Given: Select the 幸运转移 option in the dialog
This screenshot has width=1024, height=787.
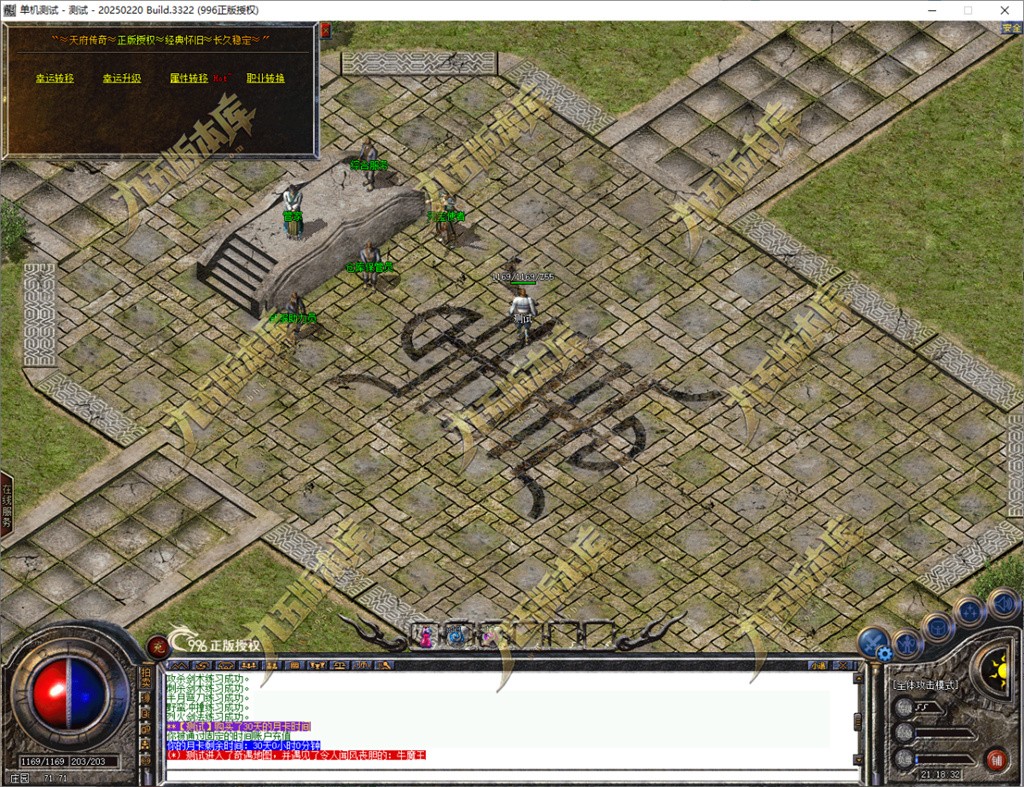Looking at the screenshot, I should tap(55, 78).
